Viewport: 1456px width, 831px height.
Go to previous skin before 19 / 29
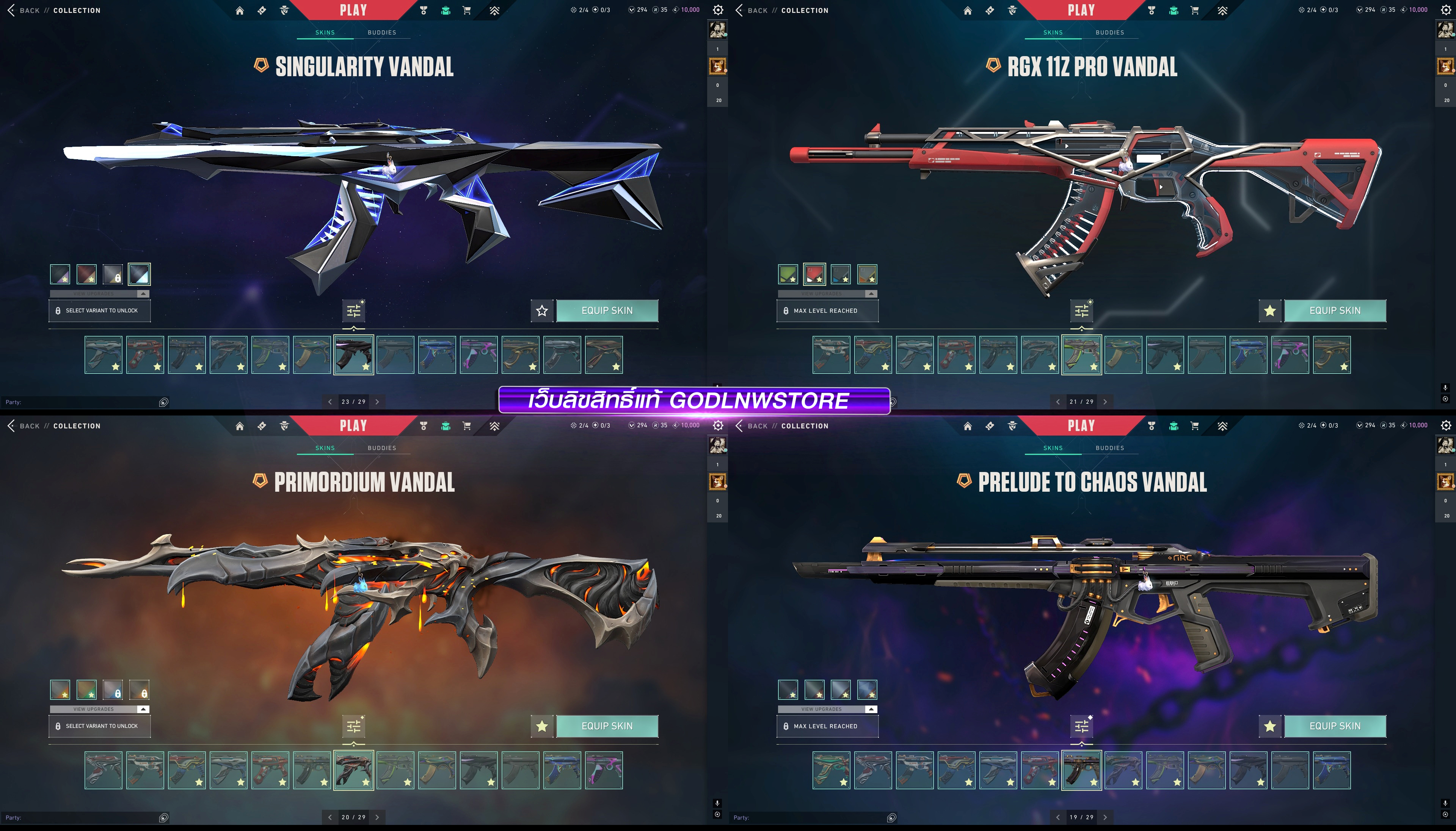1057,817
